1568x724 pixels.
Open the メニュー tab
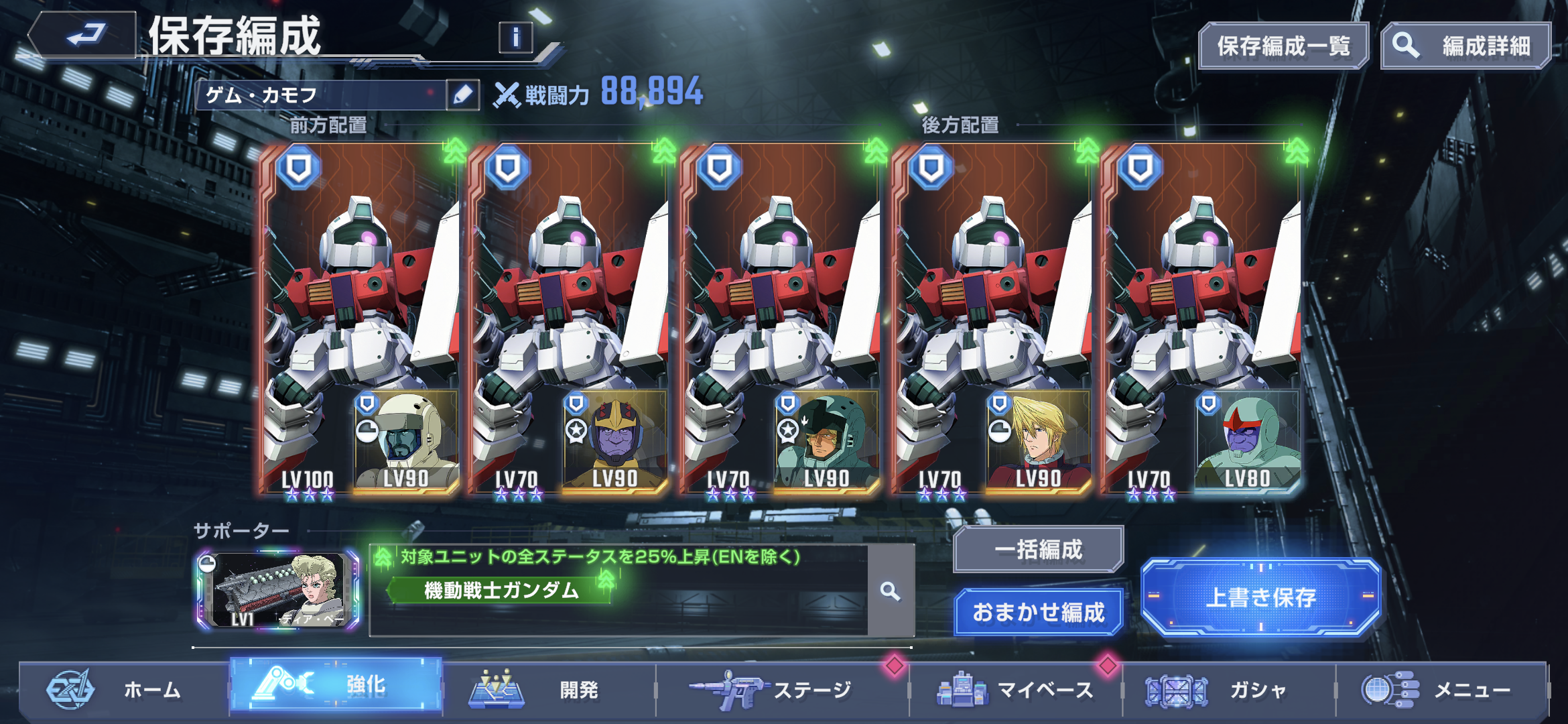[1441, 689]
